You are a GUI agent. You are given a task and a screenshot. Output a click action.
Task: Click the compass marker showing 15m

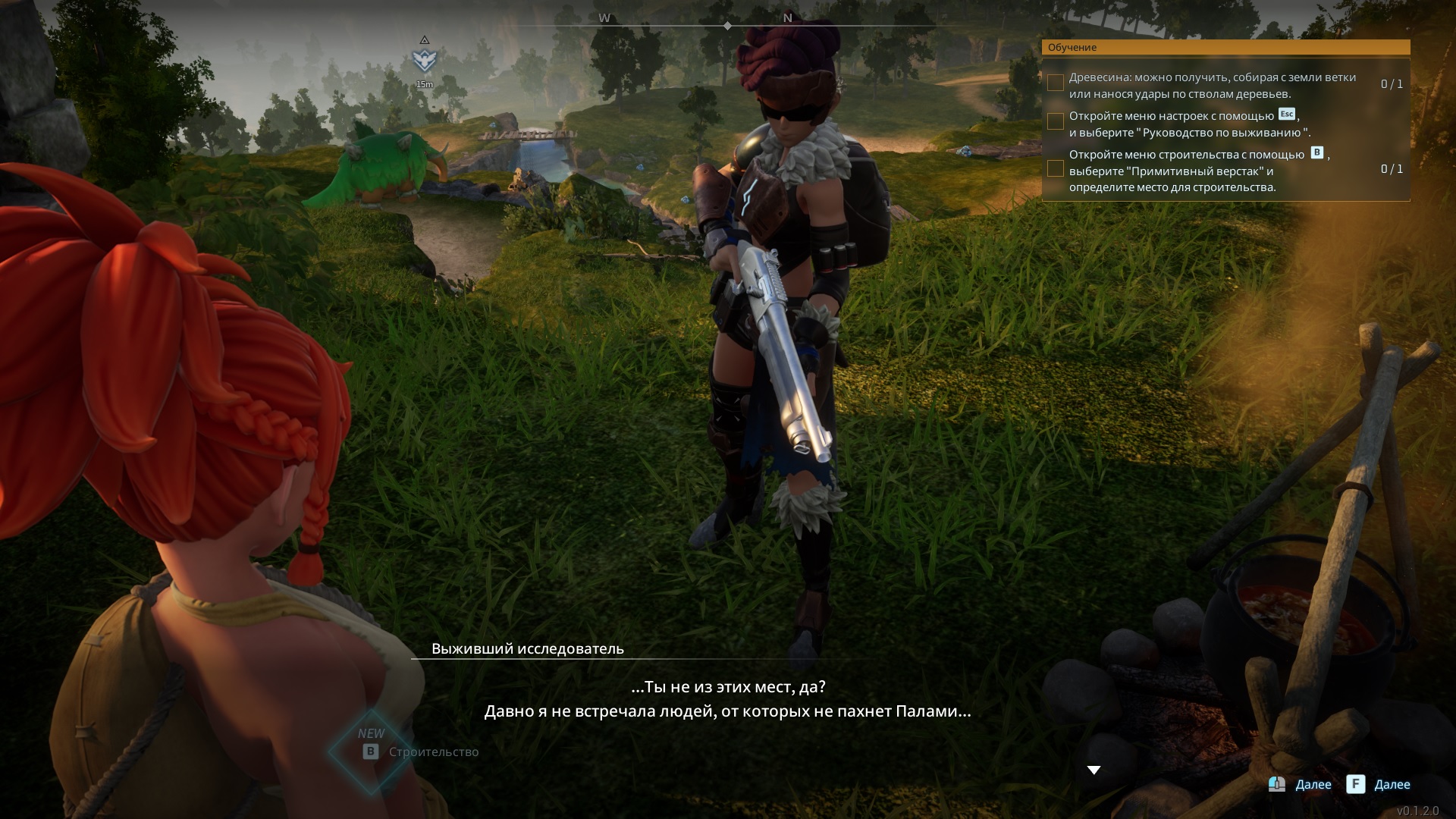(425, 59)
